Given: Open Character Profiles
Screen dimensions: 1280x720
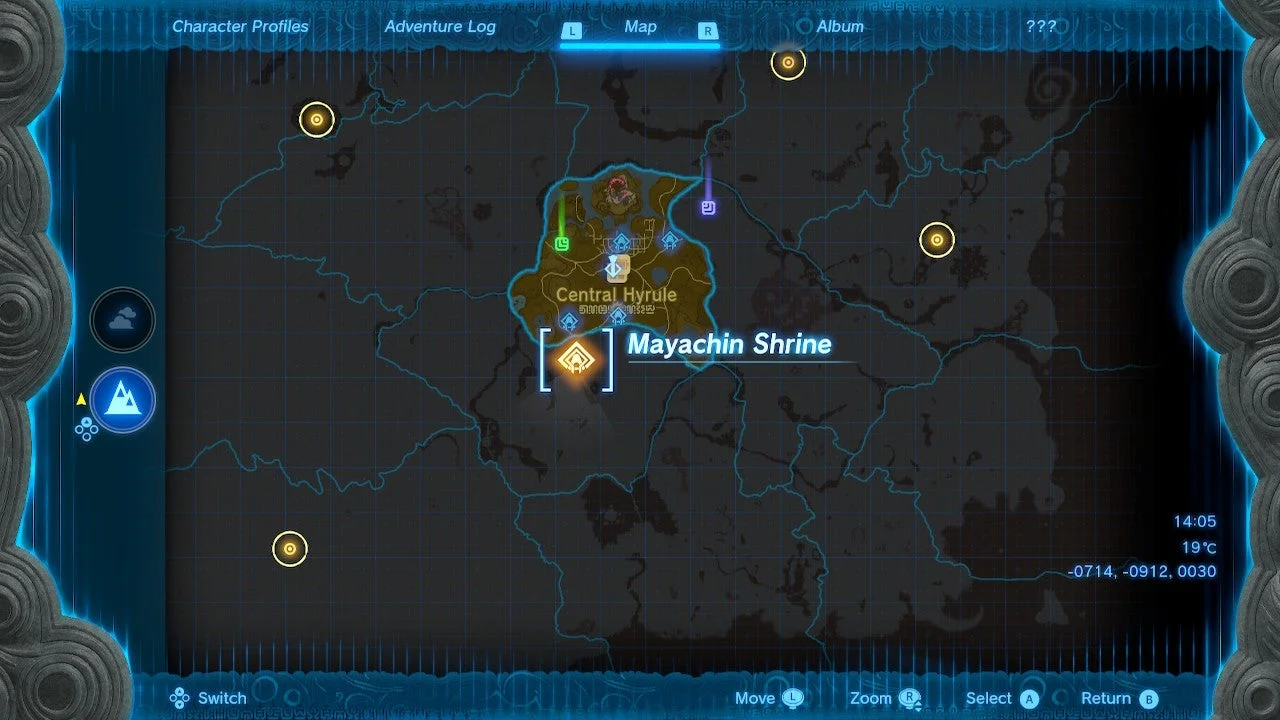Looking at the screenshot, I should click(240, 27).
